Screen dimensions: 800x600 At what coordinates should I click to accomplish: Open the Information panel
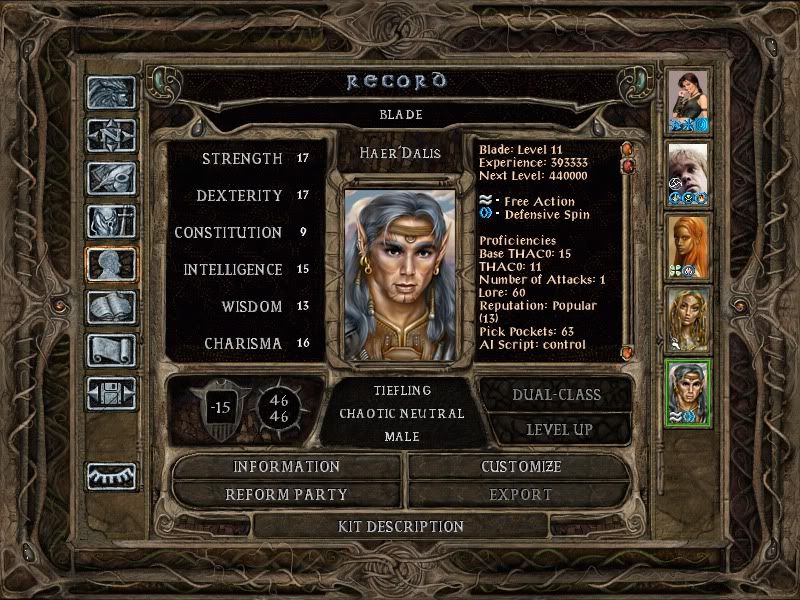click(287, 467)
